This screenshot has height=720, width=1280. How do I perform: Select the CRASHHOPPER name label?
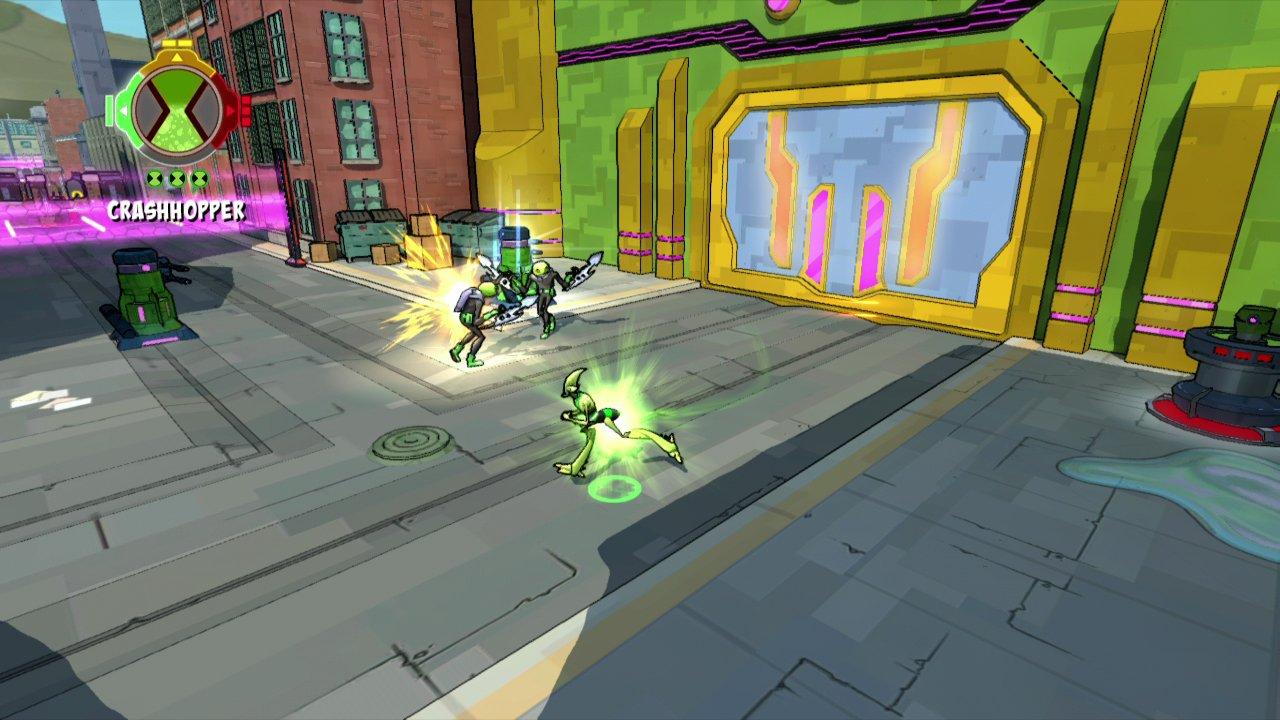pos(177,209)
